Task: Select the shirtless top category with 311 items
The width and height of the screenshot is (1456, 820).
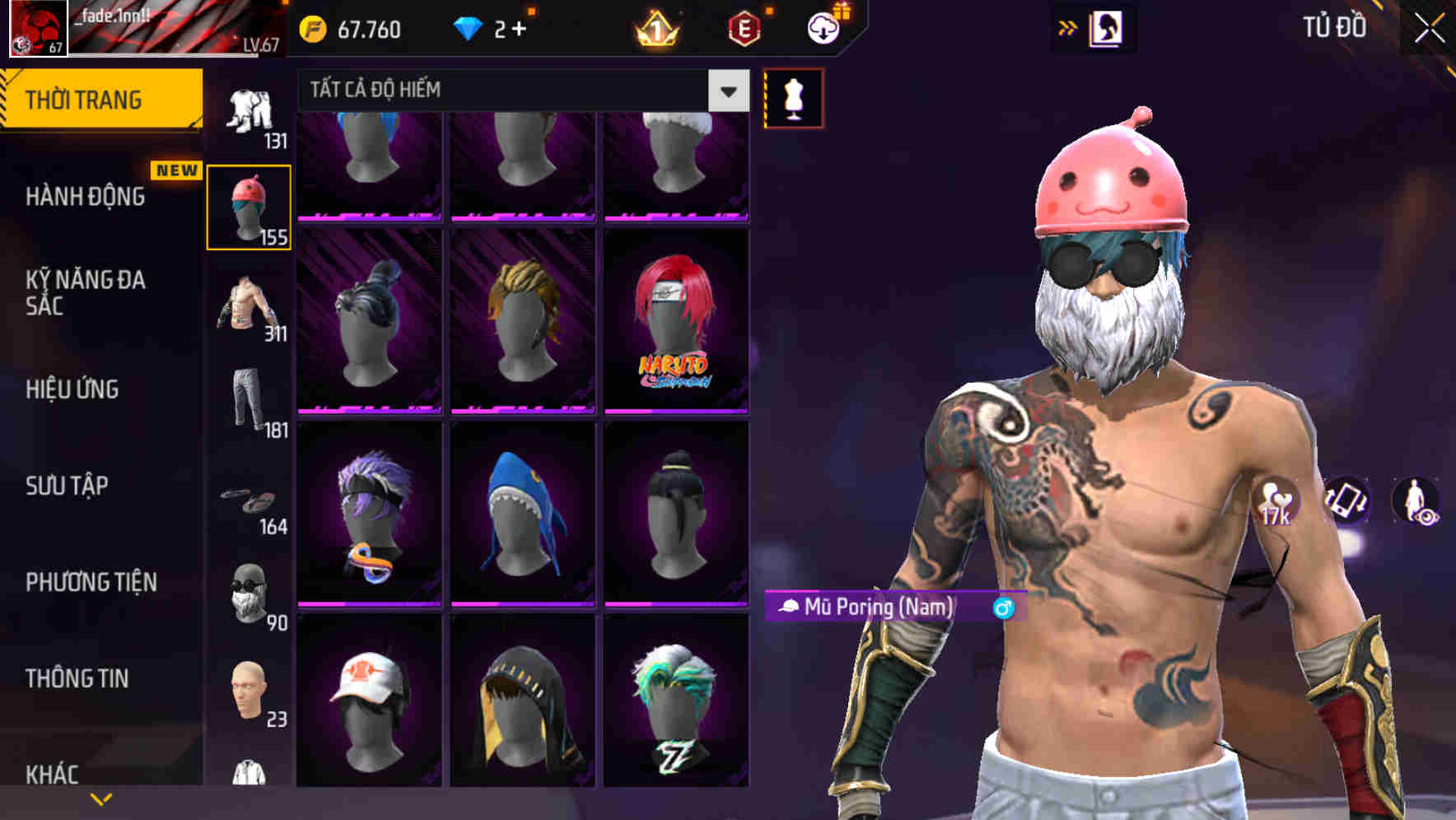Action: (250, 305)
